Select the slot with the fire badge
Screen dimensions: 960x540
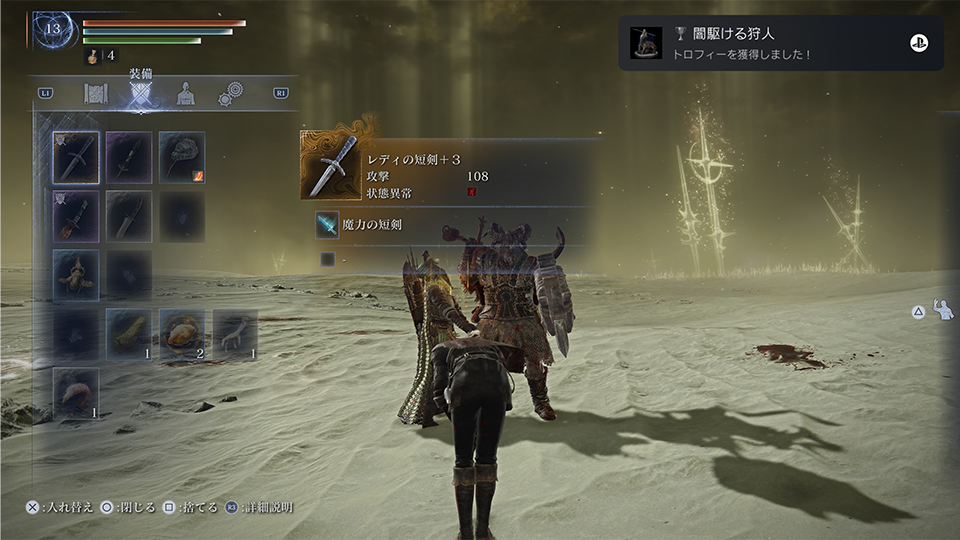coord(182,158)
